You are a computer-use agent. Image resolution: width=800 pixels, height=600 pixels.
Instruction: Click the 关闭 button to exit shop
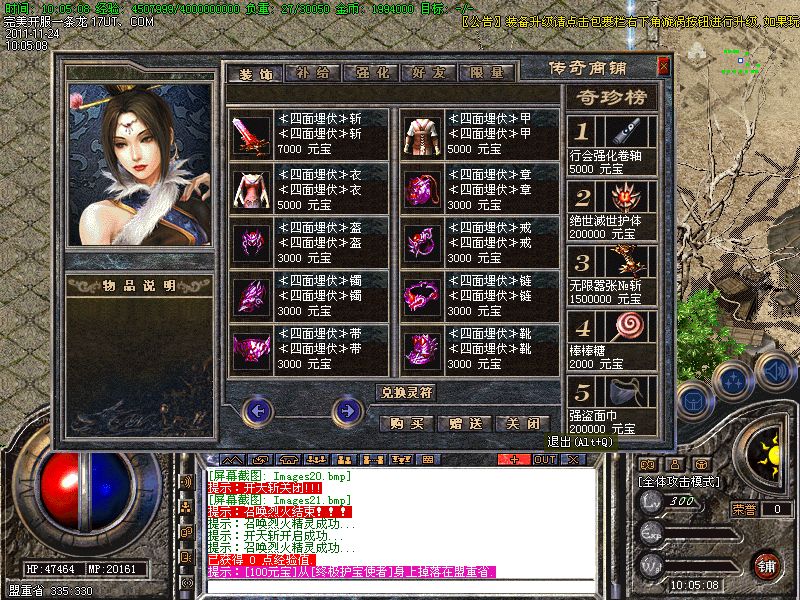pos(522,423)
